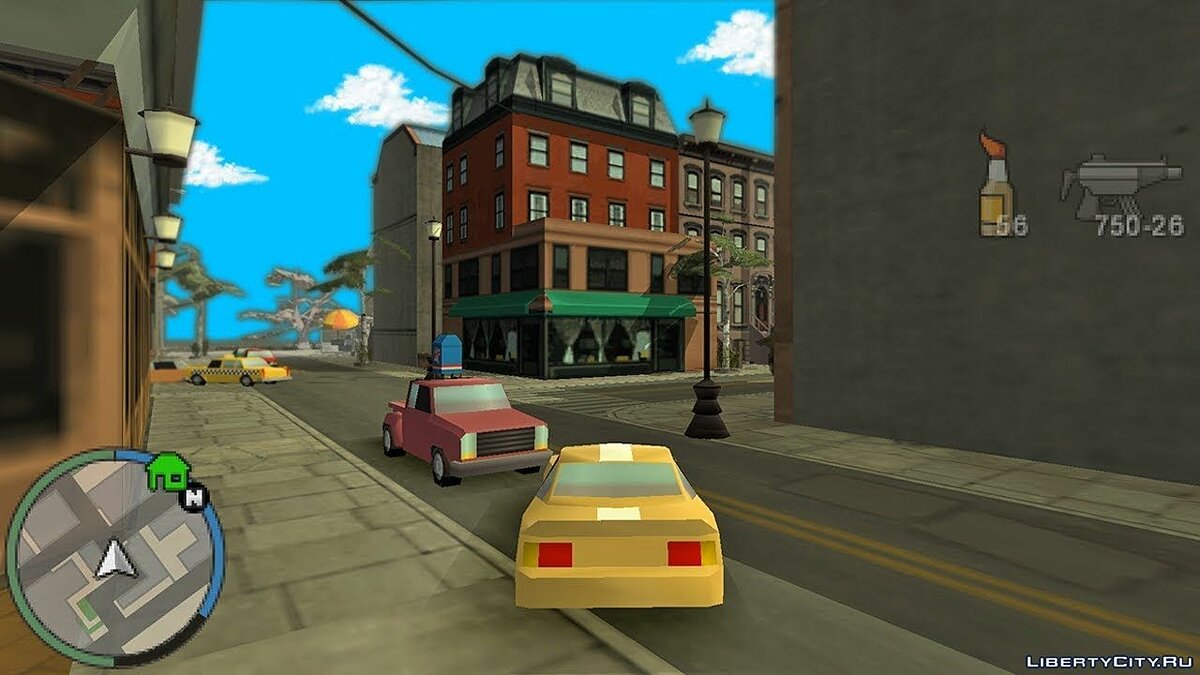Select the Molotov cocktail weapon icon

coord(995,185)
